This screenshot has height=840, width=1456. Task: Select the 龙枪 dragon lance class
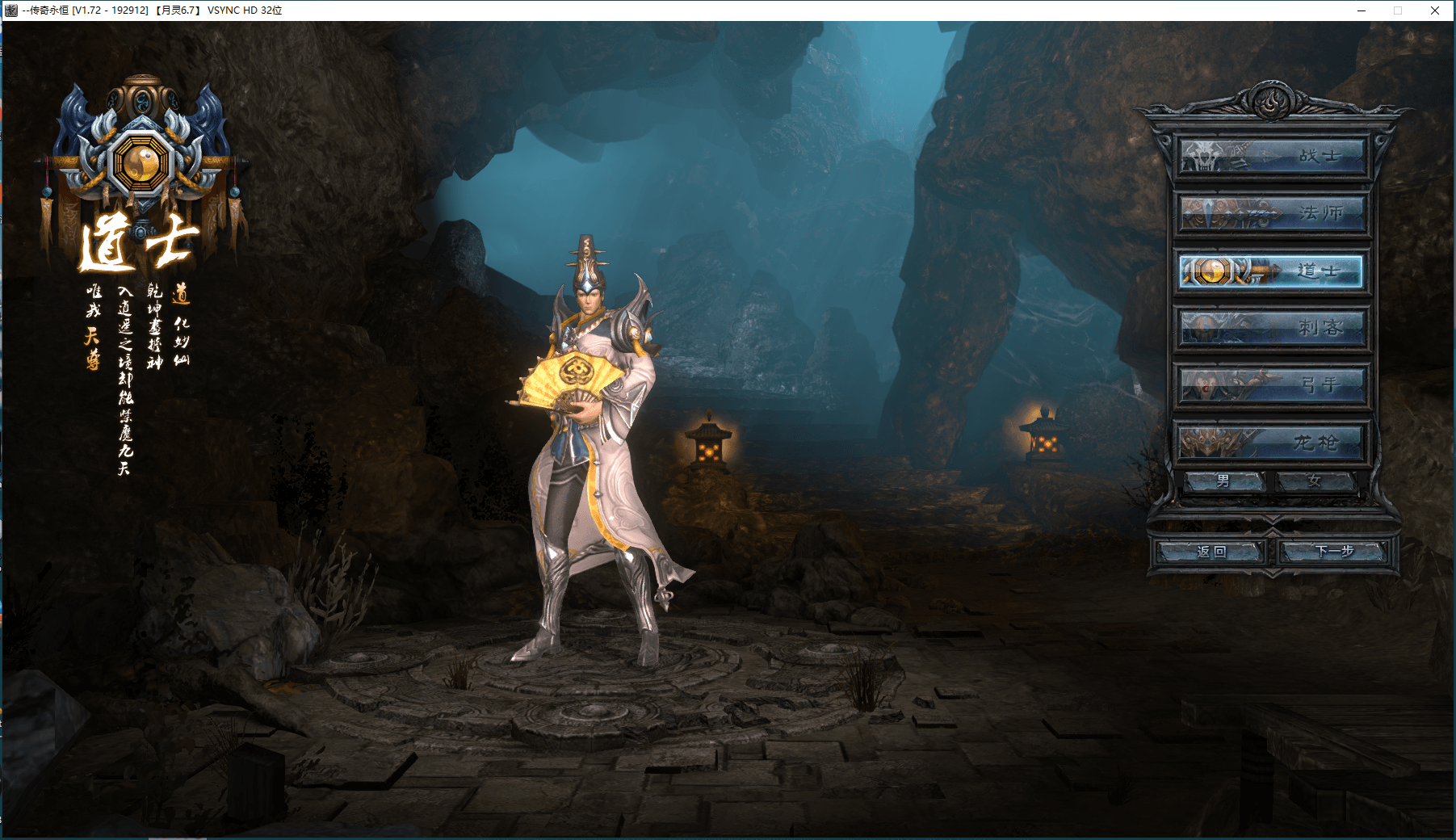pos(1271,443)
